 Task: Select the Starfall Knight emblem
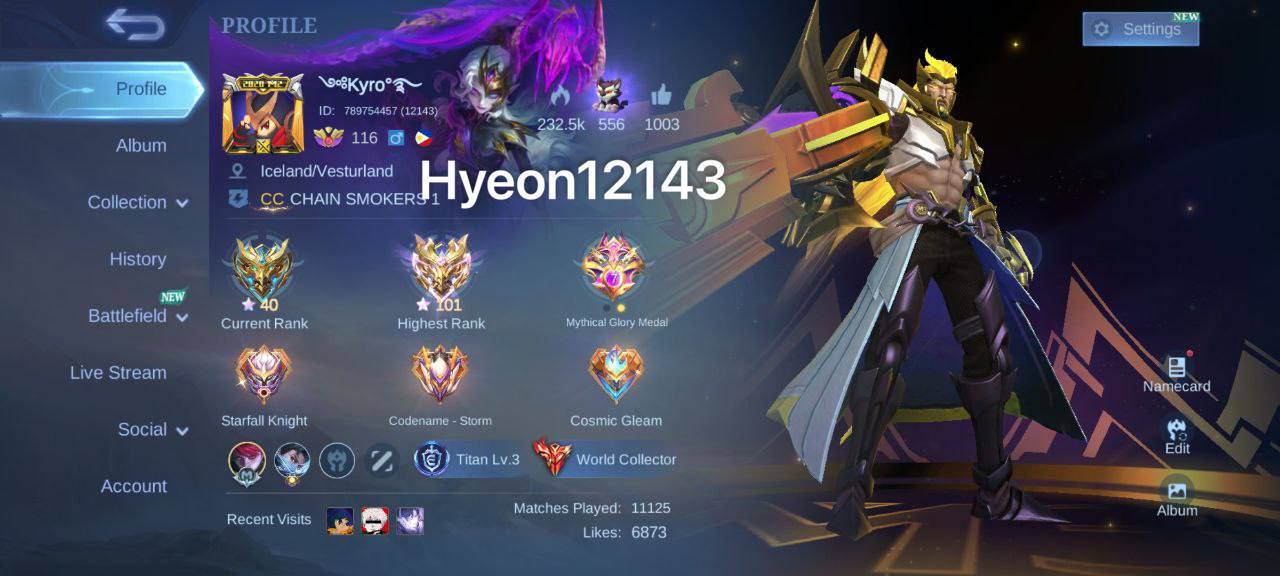pos(263,376)
